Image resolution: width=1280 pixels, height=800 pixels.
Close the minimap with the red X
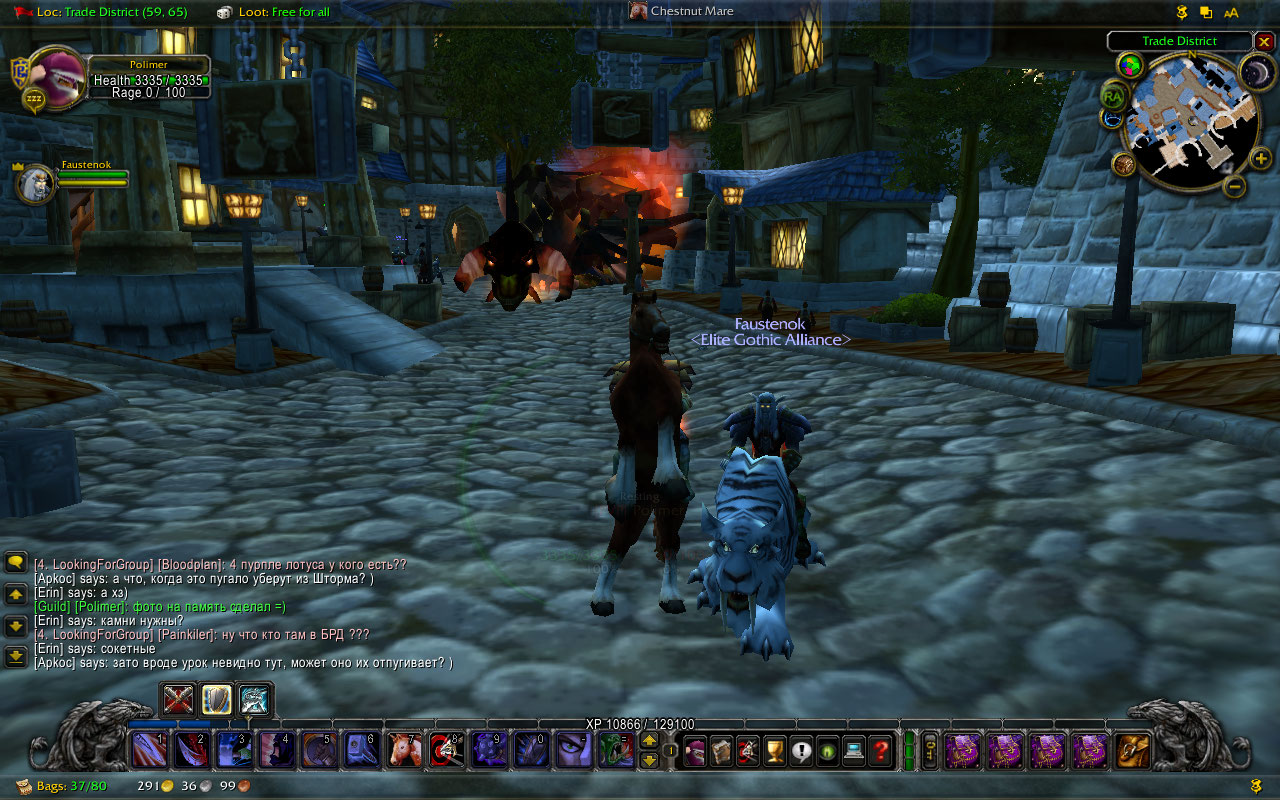click(x=1264, y=42)
